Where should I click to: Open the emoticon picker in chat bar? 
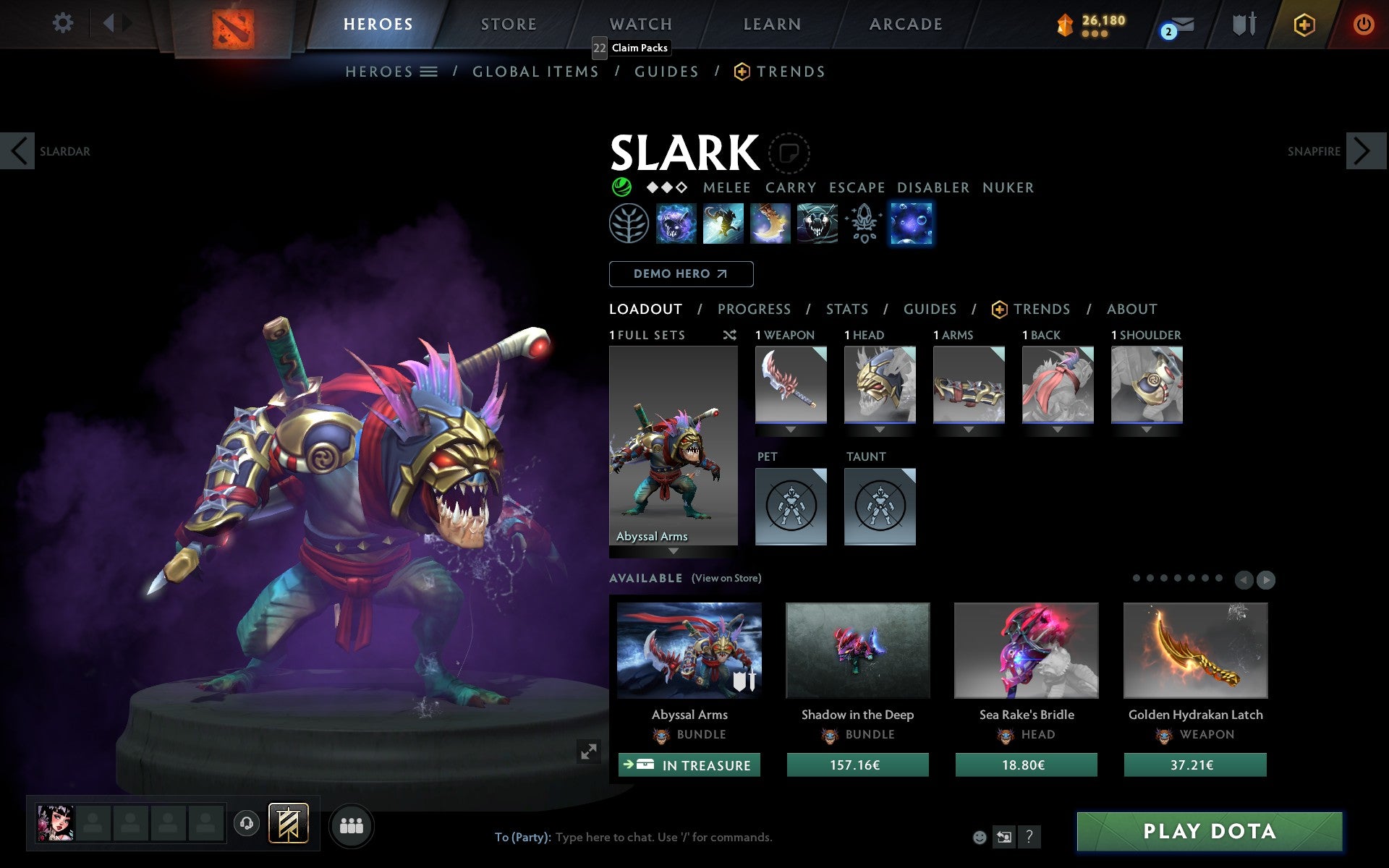pos(980,837)
